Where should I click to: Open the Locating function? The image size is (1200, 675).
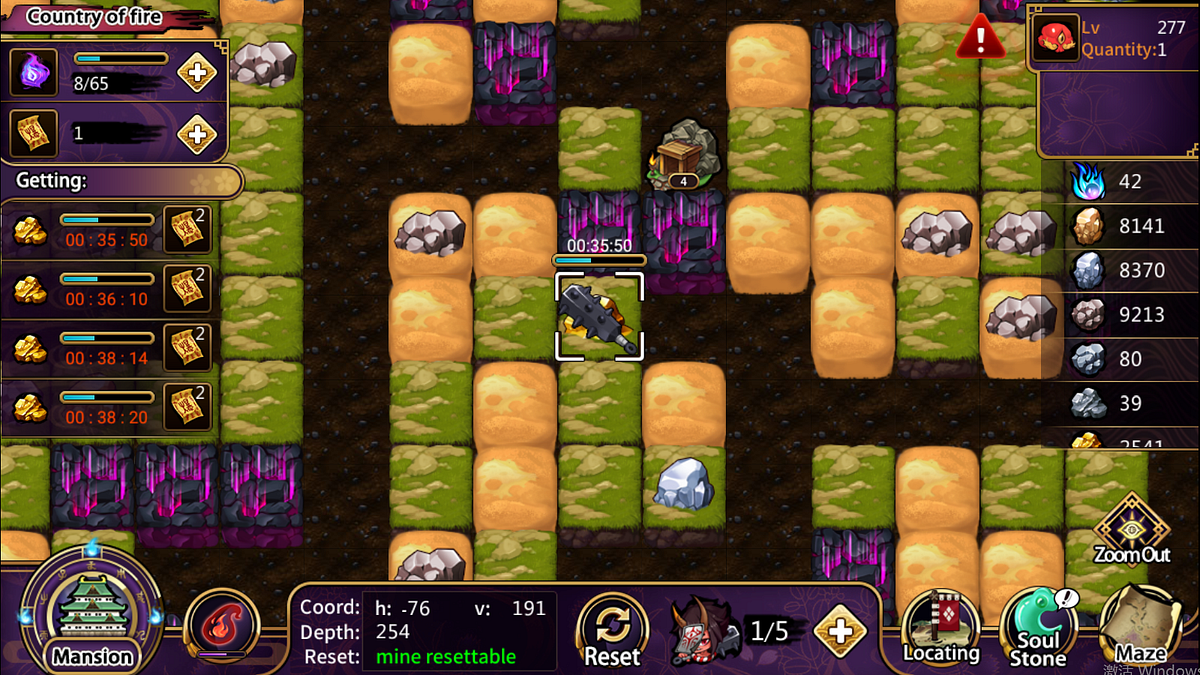pos(940,627)
